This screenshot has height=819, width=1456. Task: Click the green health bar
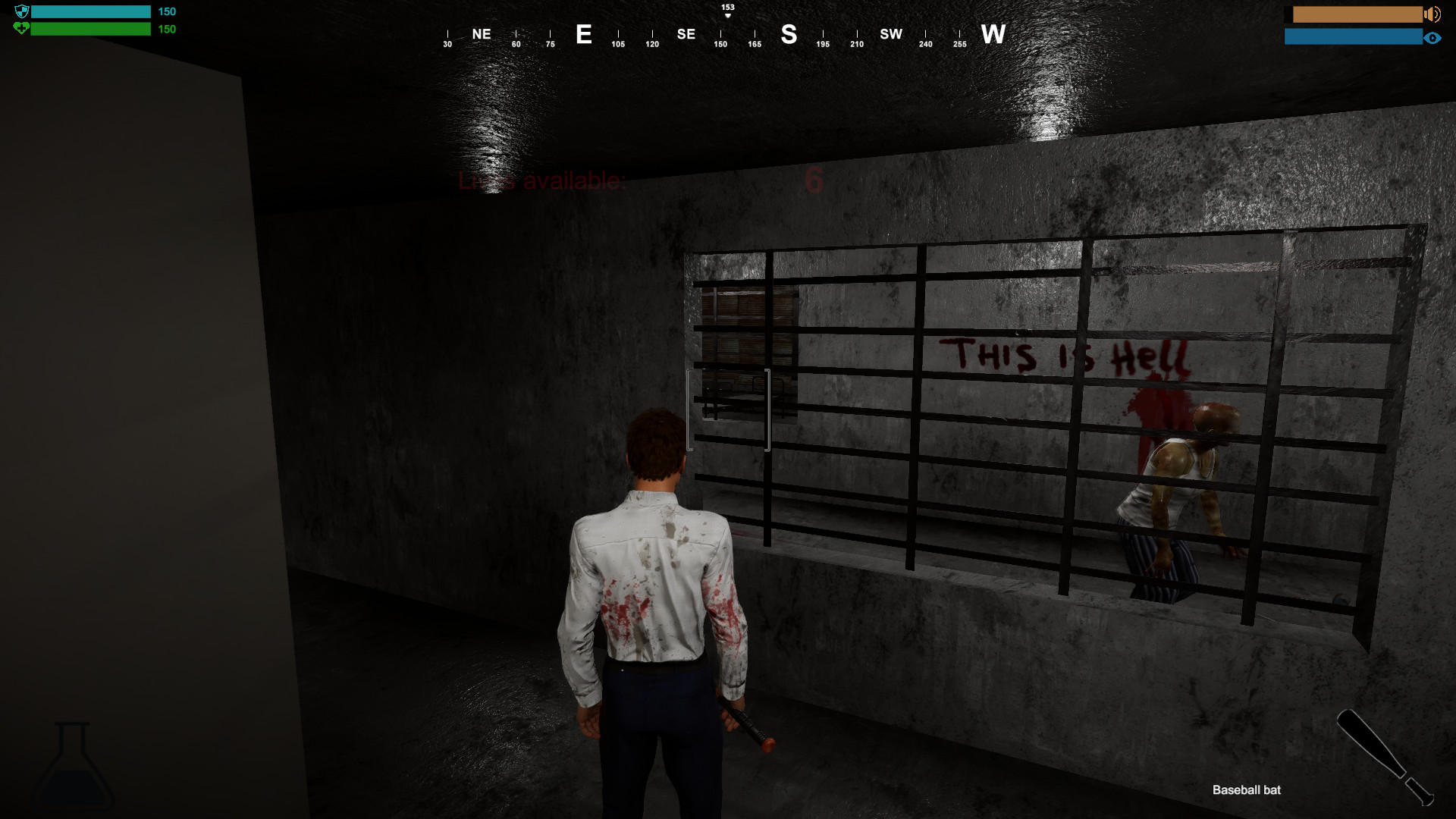[x=89, y=29]
